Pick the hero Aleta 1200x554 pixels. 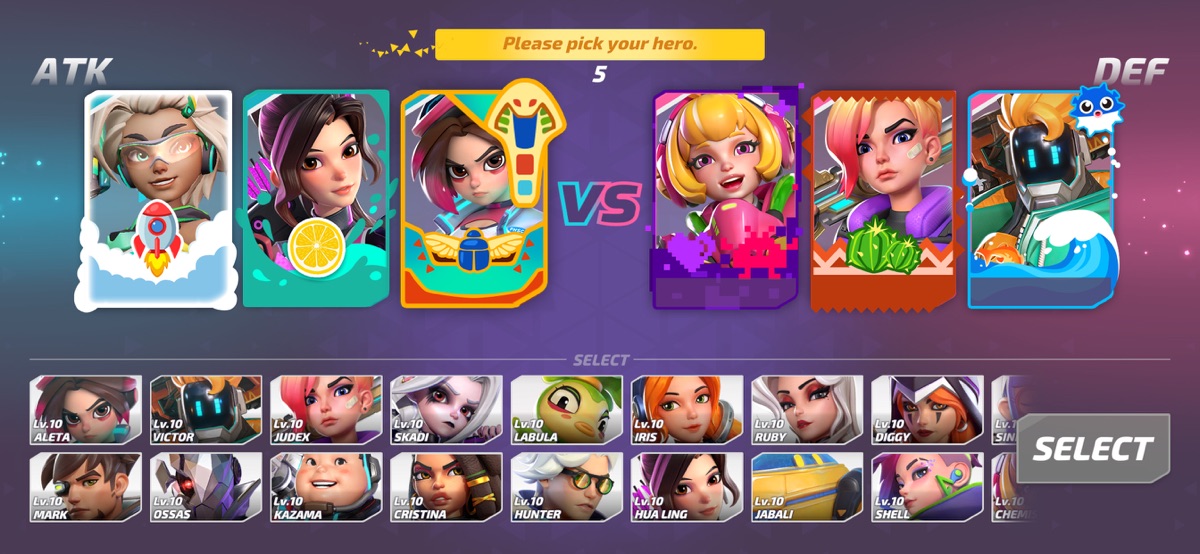(x=86, y=410)
